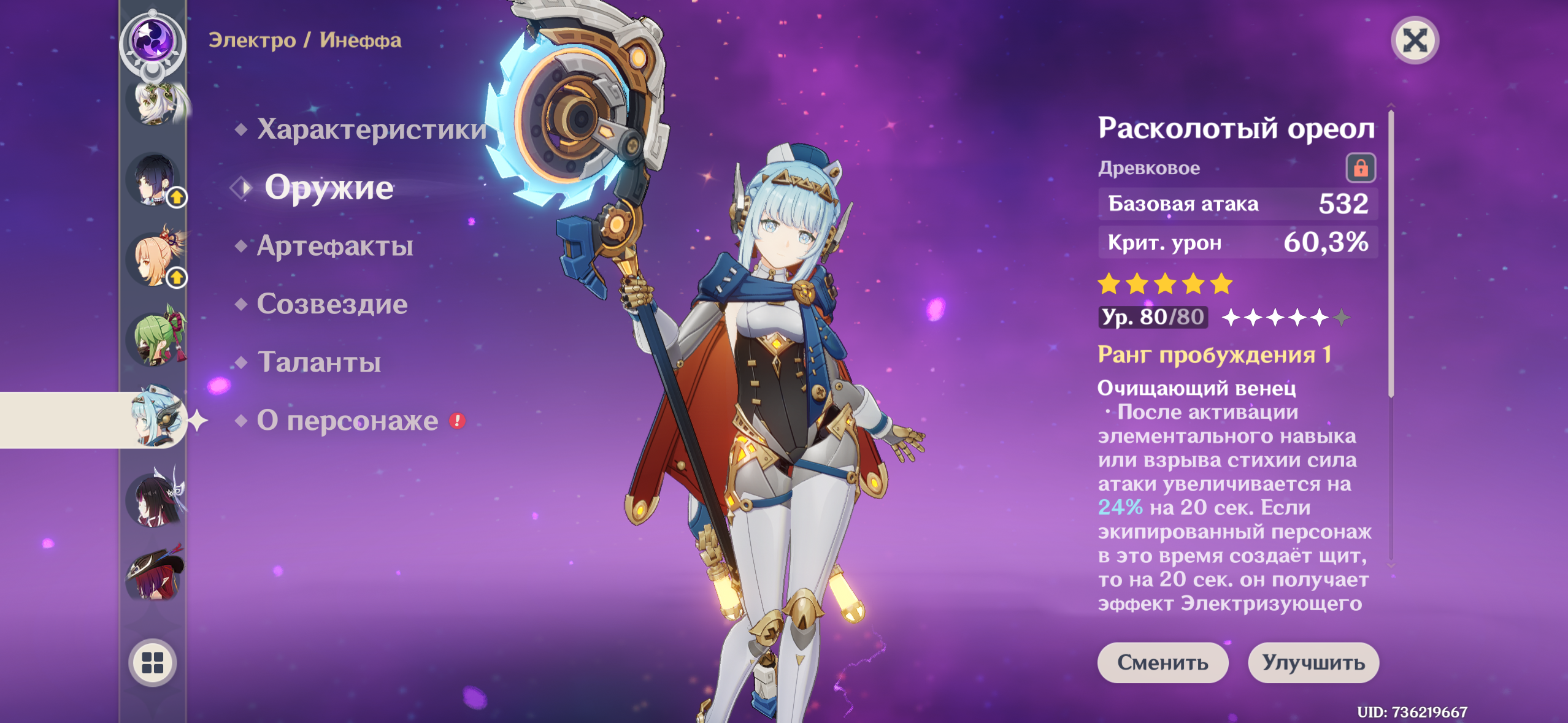1568x723 pixels.
Task: Open the Характеристики menu entry
Action: (x=371, y=129)
